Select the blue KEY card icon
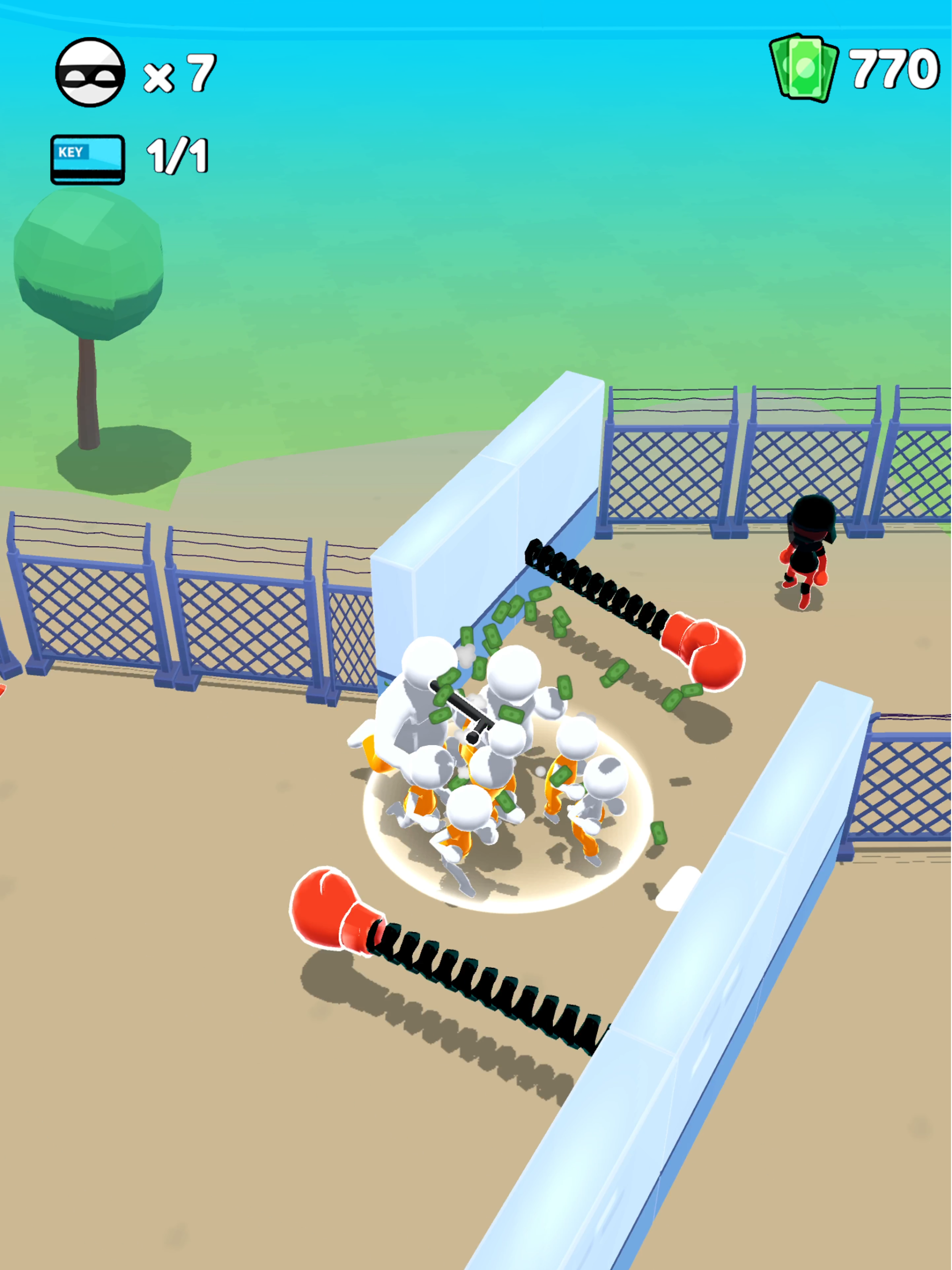Viewport: 952px width, 1270px height. (87, 159)
